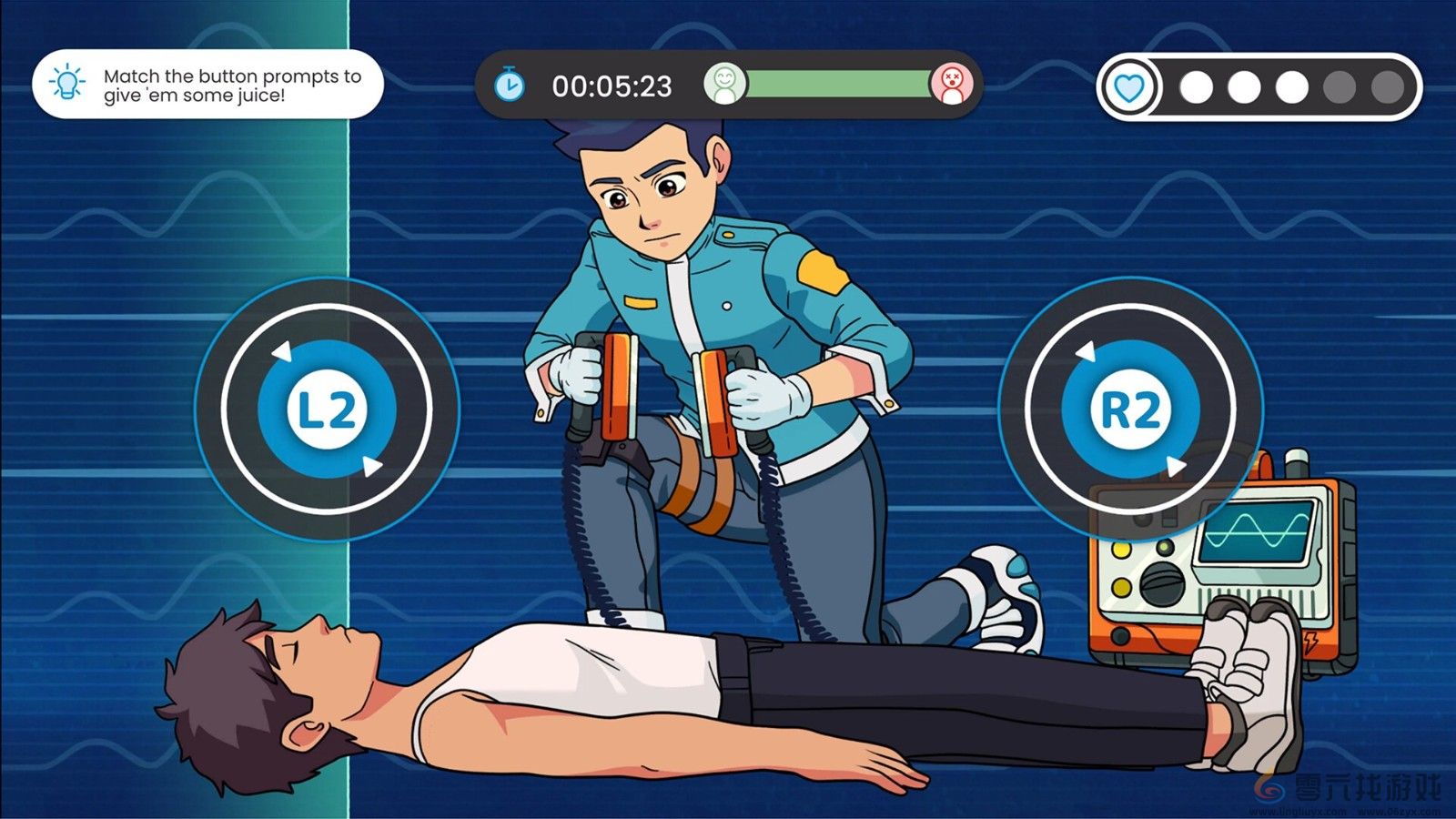Click the green health bar between the faces
The height and width of the screenshot is (819, 1456).
pos(837,86)
